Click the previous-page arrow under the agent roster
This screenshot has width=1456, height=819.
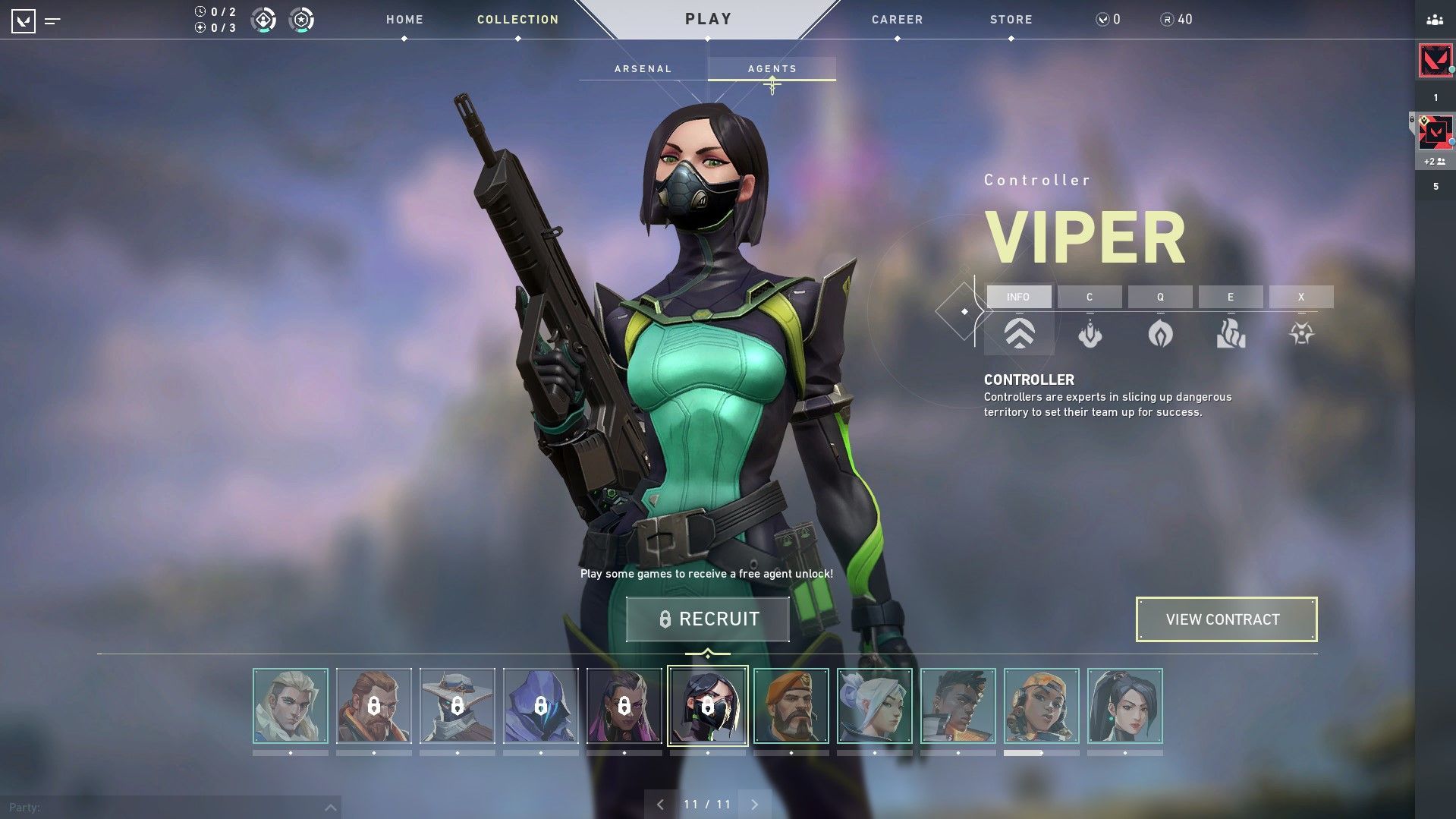(660, 803)
